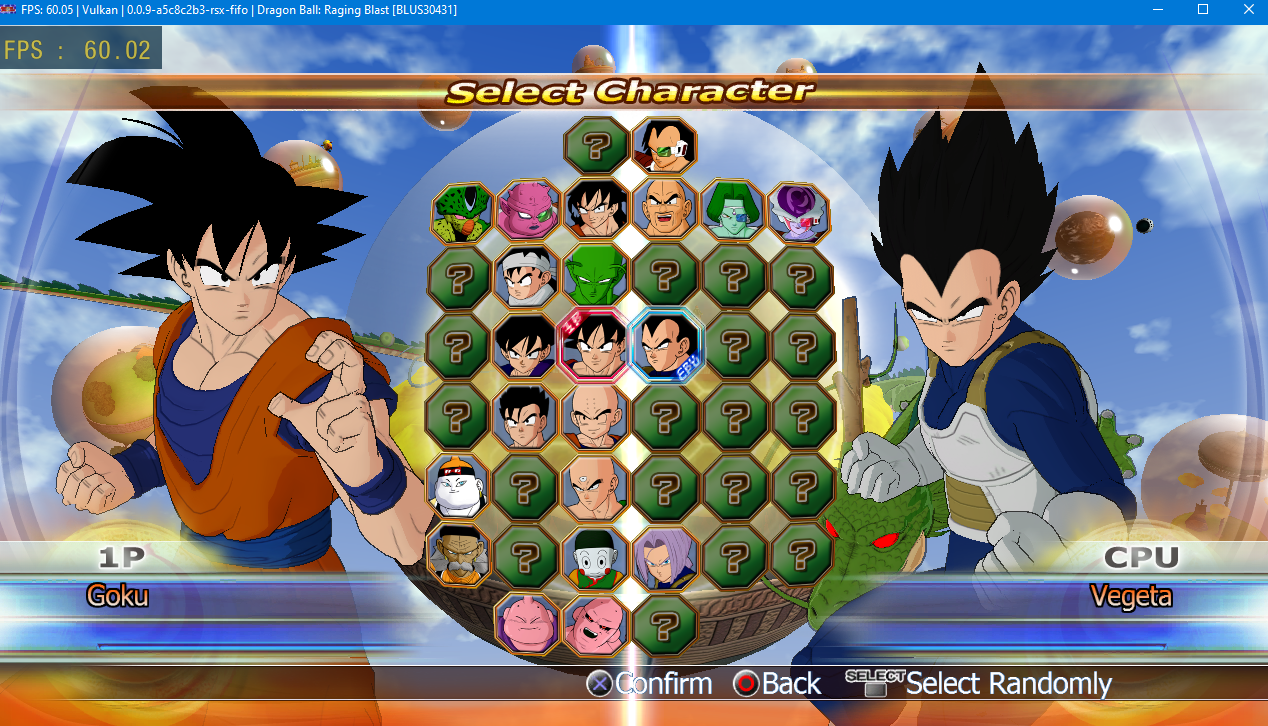This screenshot has width=1268, height=726.
Task: Select the screaming Kid Buu portrait
Action: coord(595,624)
